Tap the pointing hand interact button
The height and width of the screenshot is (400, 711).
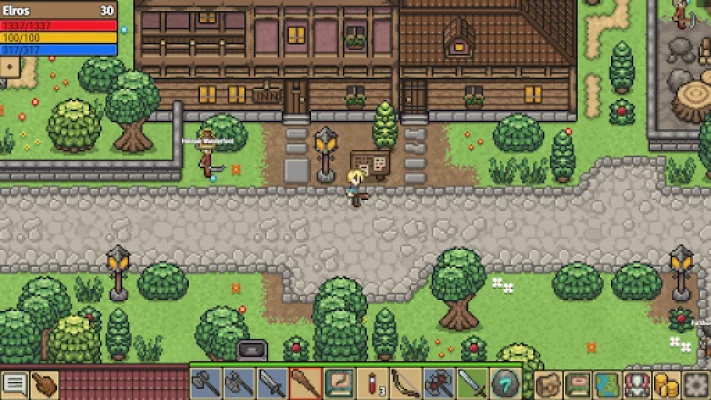[x=45, y=385]
